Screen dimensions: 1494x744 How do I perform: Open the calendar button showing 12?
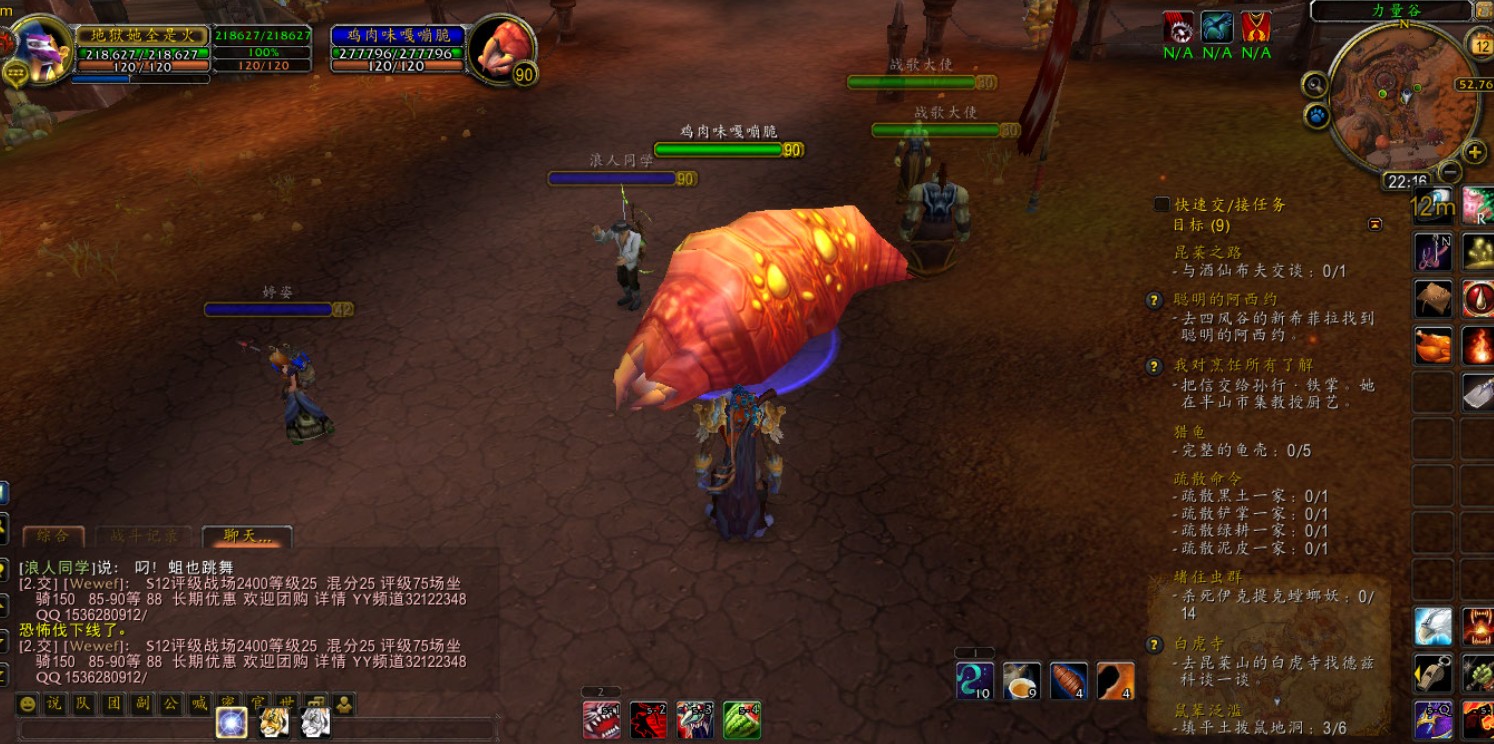click(x=1479, y=43)
